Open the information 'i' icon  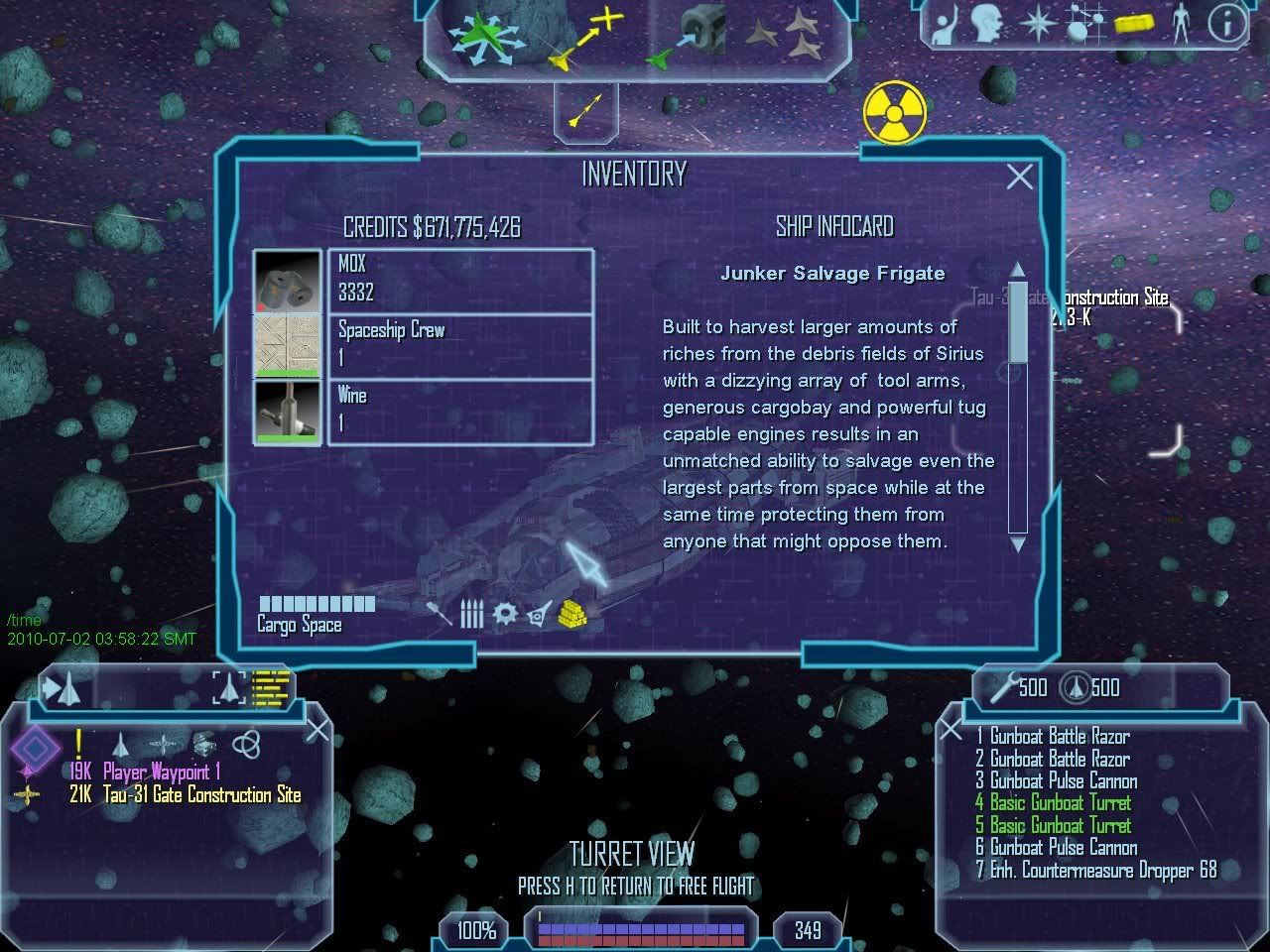(1227, 24)
